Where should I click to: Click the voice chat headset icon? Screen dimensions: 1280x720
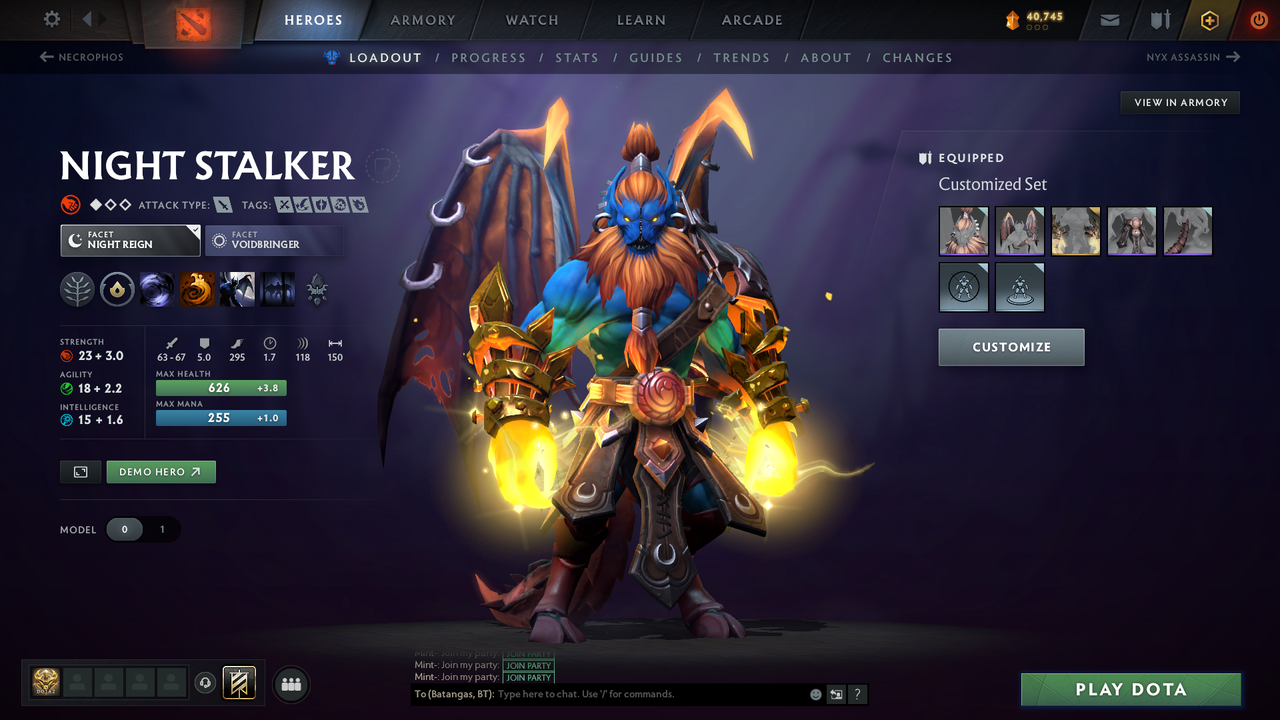coord(206,683)
